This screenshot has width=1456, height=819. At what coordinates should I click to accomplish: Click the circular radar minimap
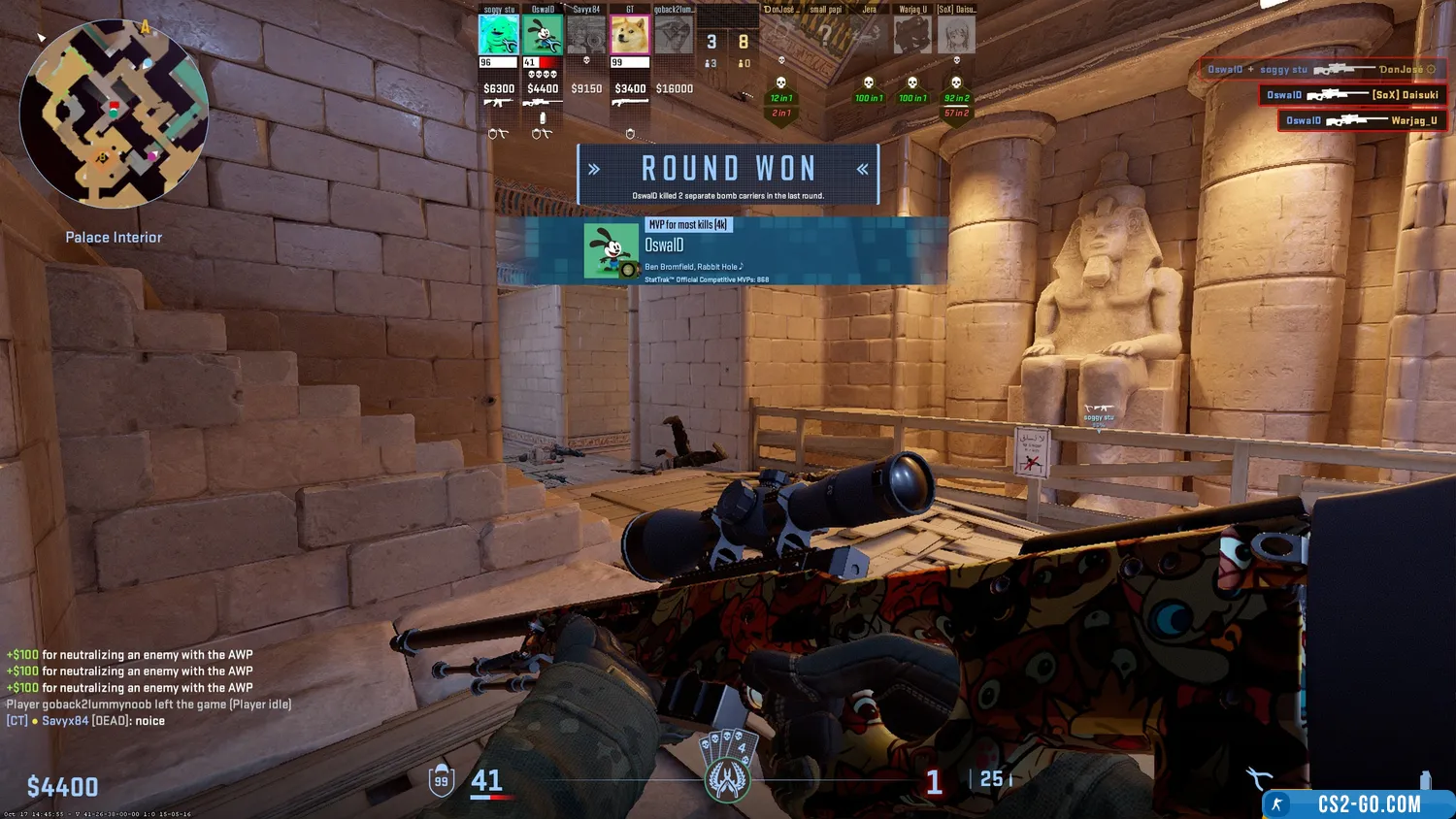pos(114,115)
